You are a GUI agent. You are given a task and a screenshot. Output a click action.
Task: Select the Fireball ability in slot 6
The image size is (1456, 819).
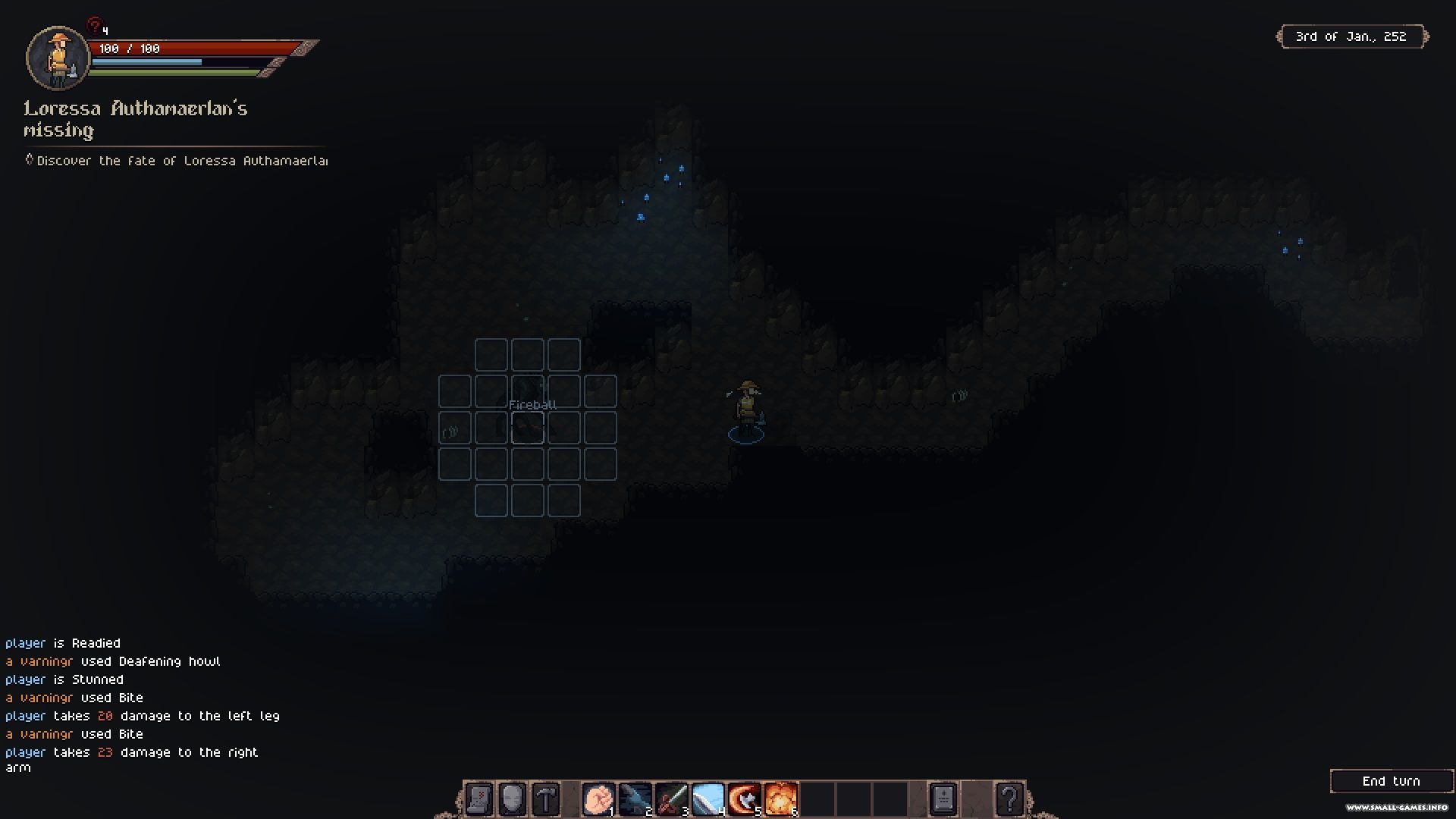click(780, 799)
